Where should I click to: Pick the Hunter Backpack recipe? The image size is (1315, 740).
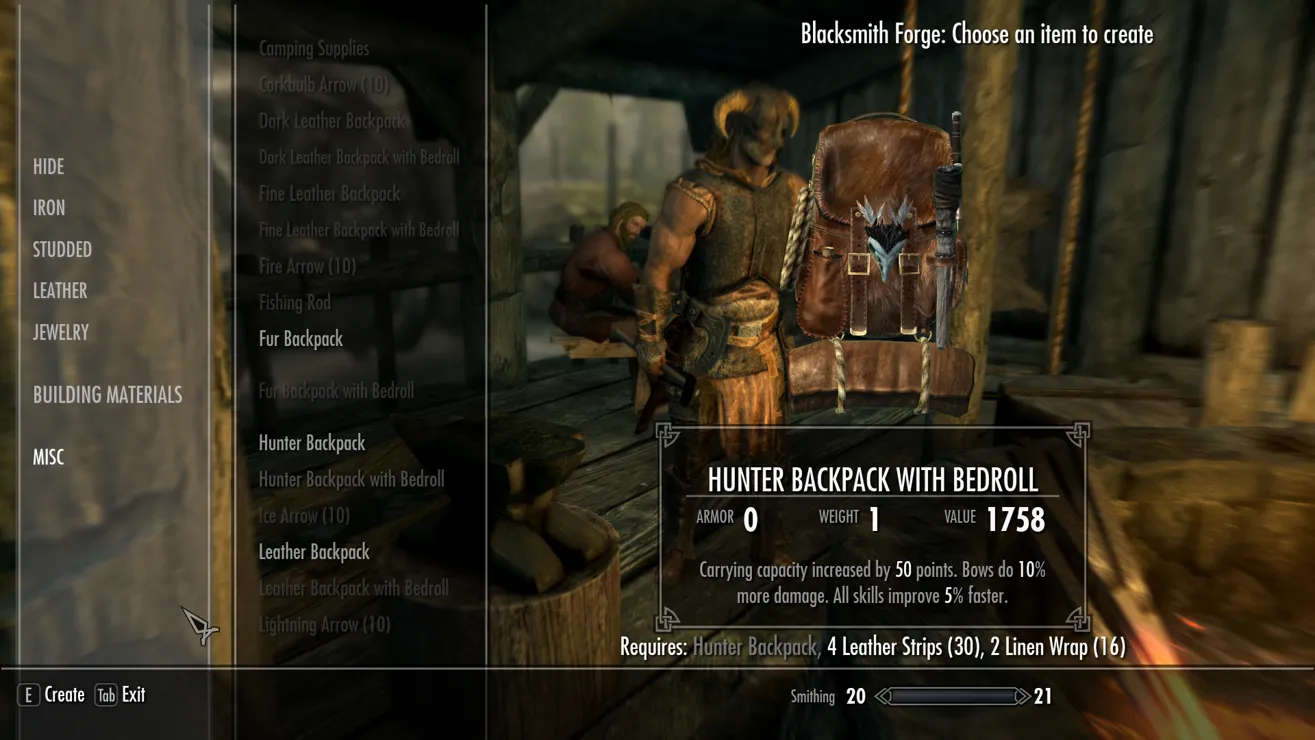312,443
